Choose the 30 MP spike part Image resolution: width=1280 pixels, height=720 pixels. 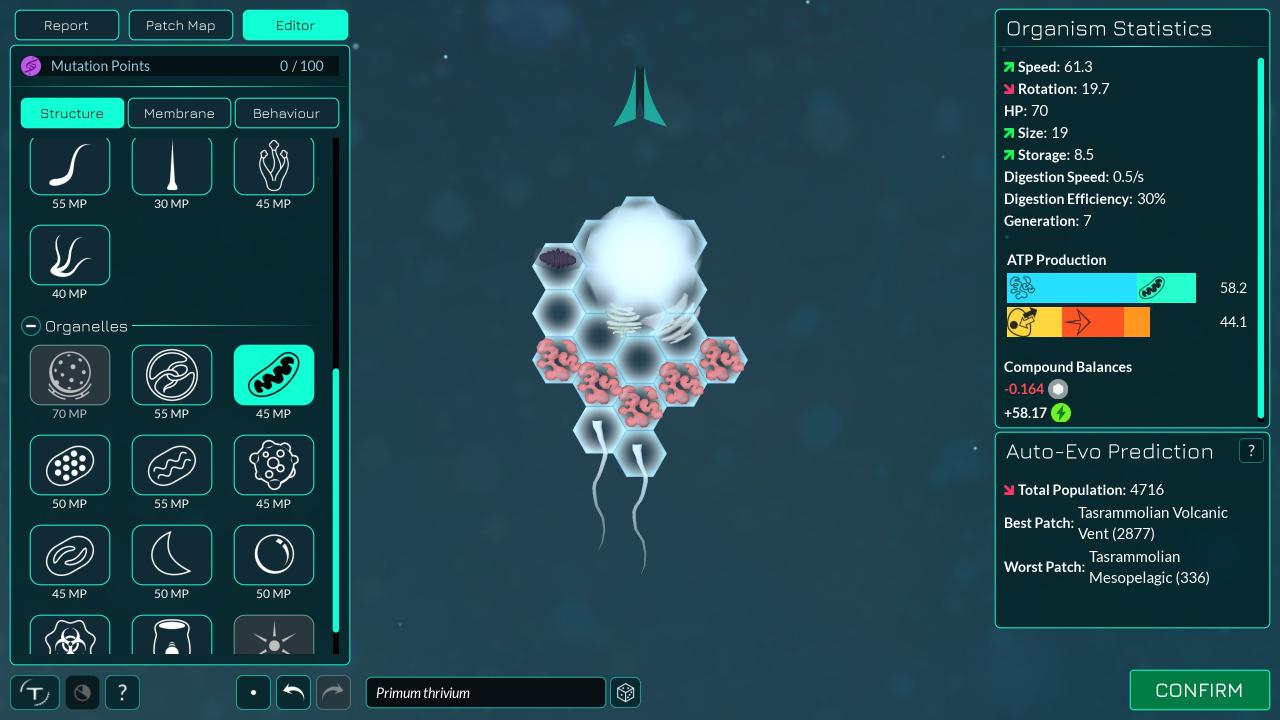click(x=172, y=166)
